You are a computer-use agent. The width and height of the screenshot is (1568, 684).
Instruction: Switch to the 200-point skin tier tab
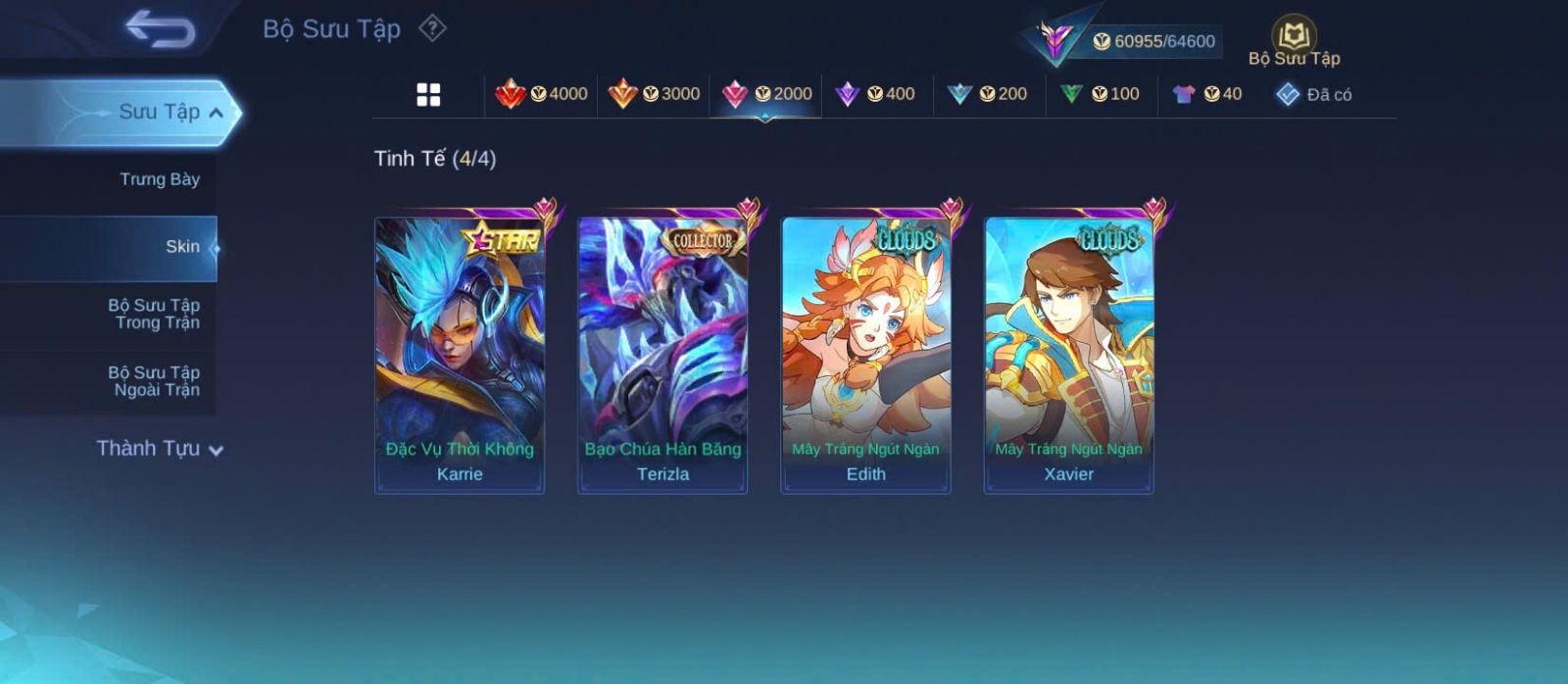[987, 94]
